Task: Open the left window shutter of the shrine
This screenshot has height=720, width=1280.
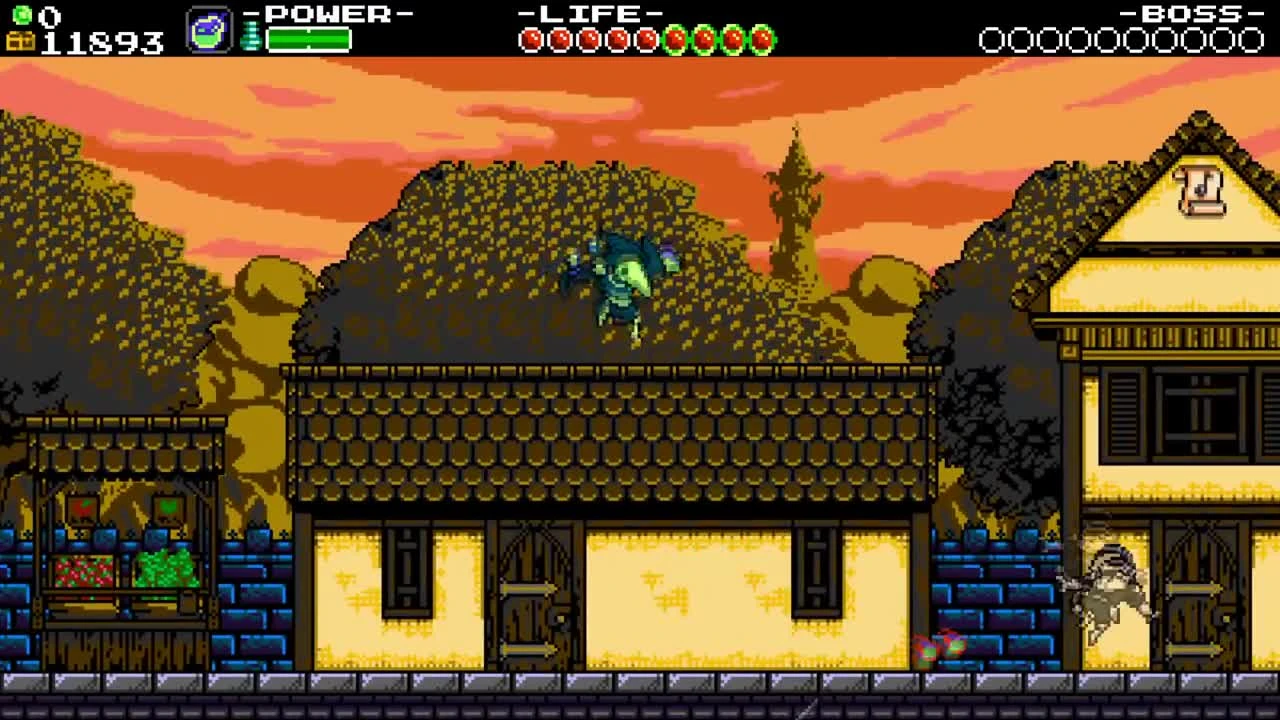Action: (x=408, y=571)
